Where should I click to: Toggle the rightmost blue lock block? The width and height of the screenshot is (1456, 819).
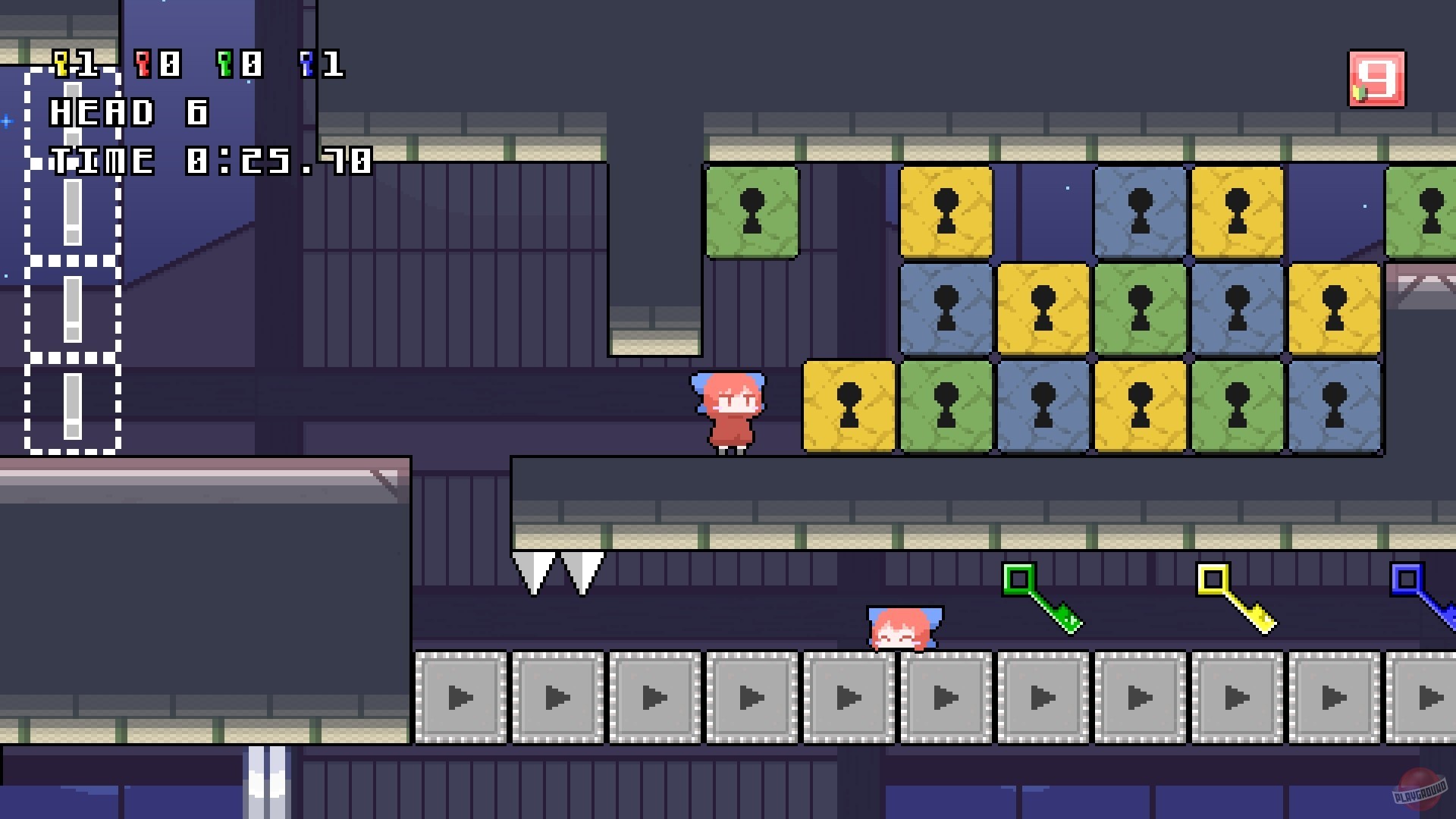(x=1336, y=404)
